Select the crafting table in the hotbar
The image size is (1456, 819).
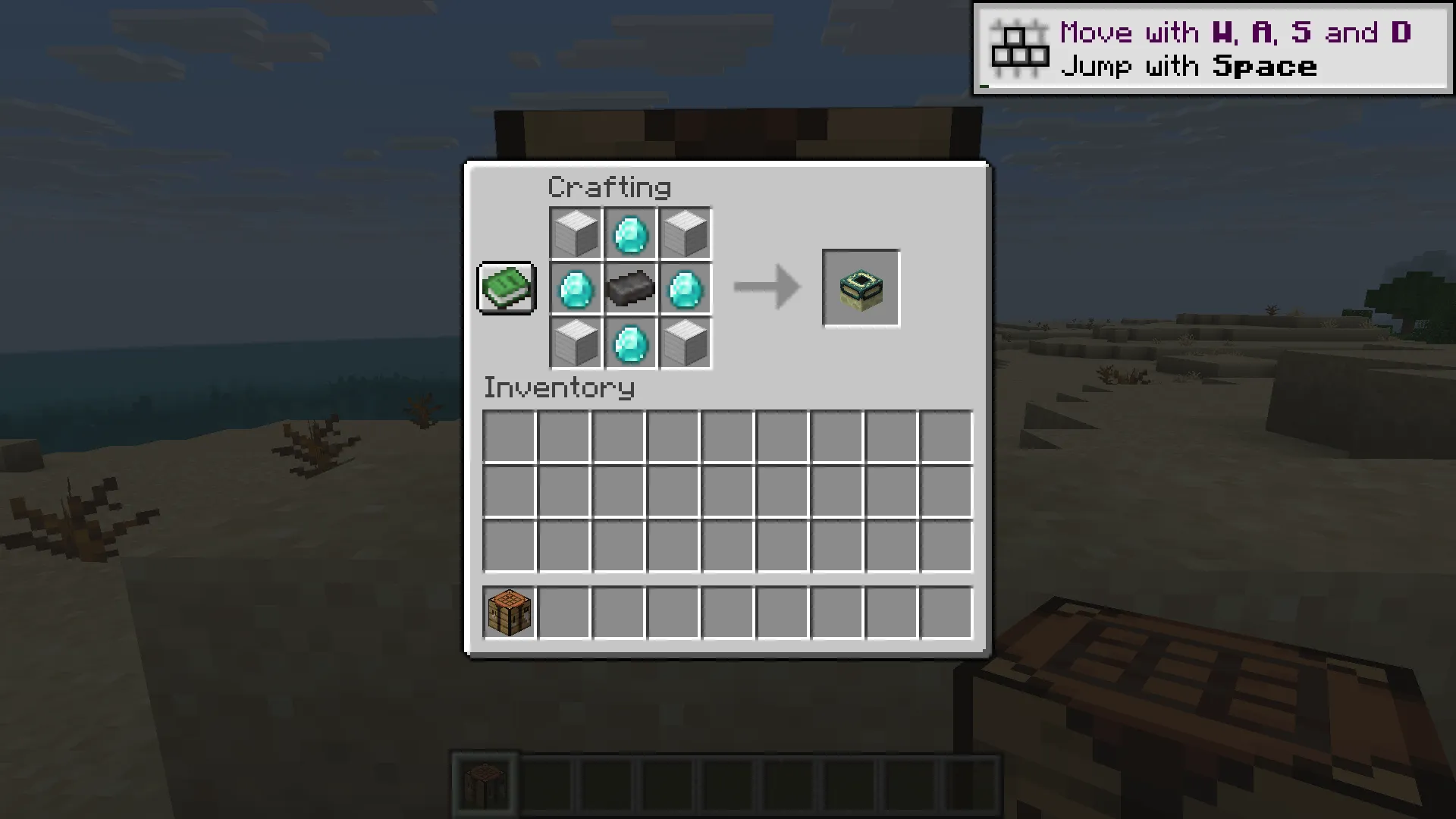(x=485, y=785)
